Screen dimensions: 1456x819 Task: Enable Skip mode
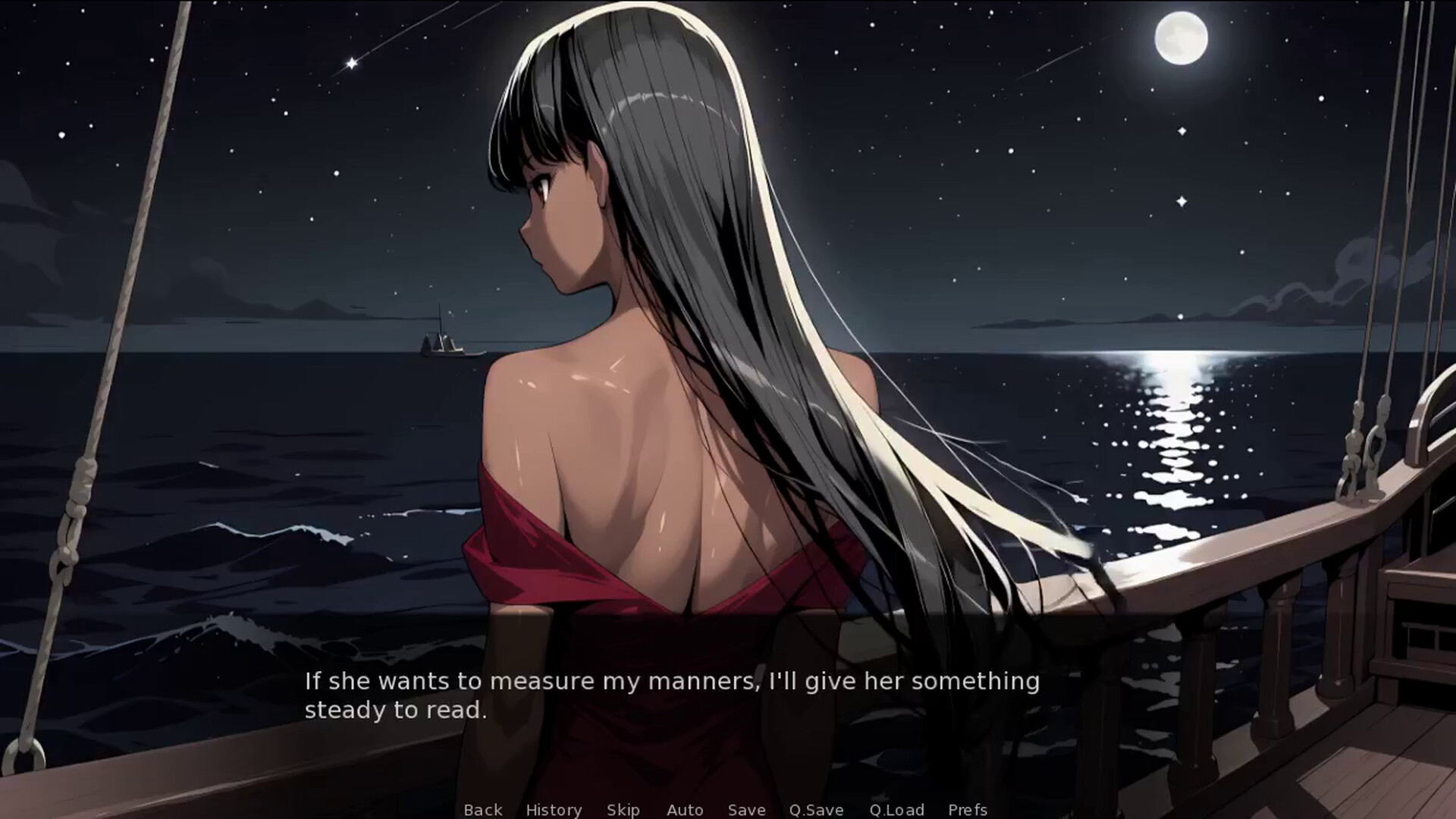[x=623, y=810]
